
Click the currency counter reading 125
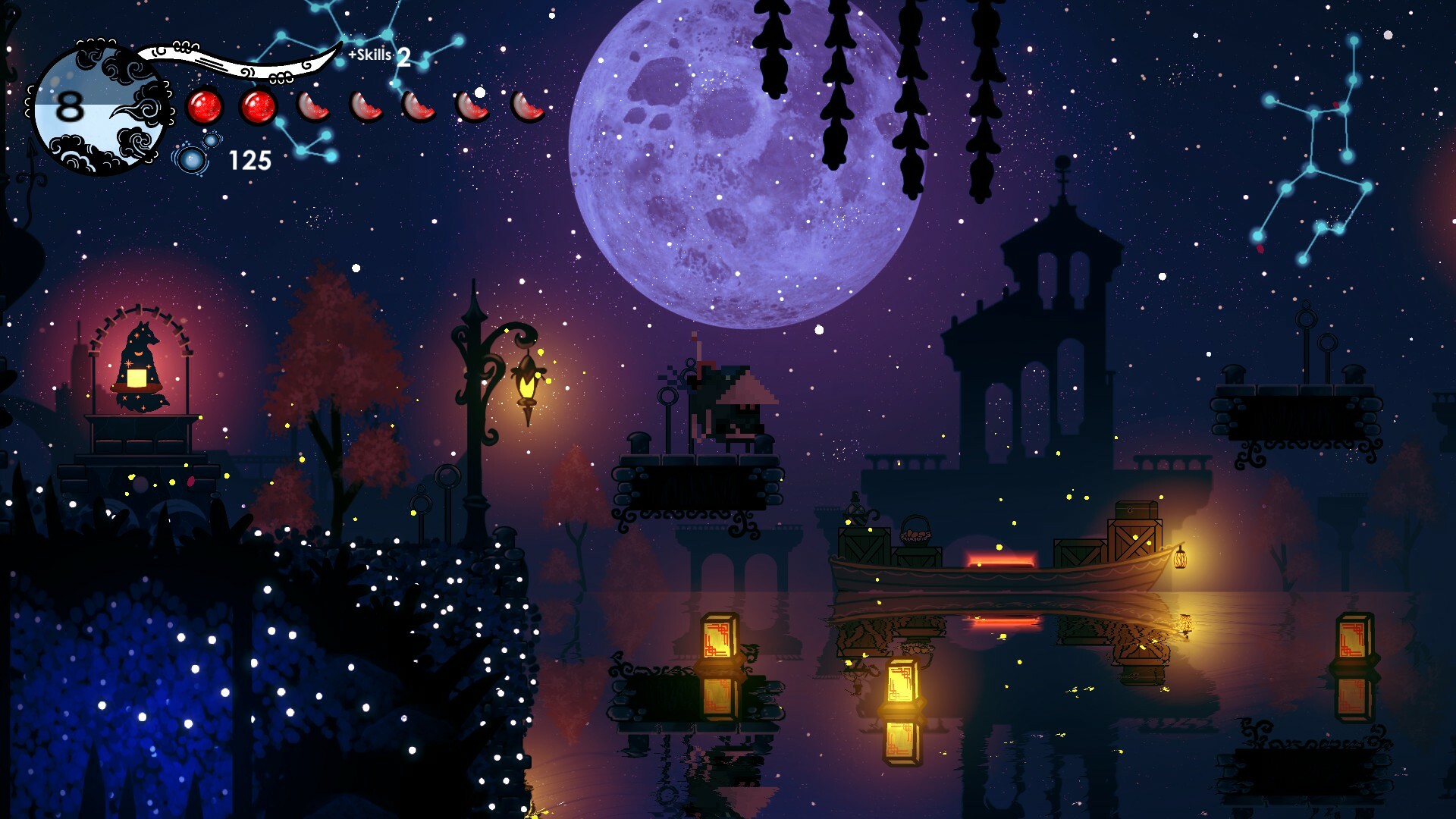pos(250,159)
